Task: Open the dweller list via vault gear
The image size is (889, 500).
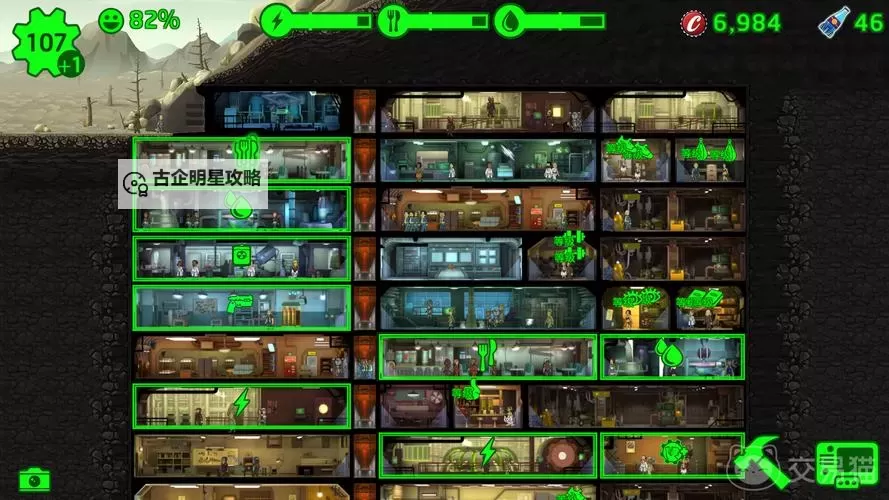Action: [x=46, y=43]
